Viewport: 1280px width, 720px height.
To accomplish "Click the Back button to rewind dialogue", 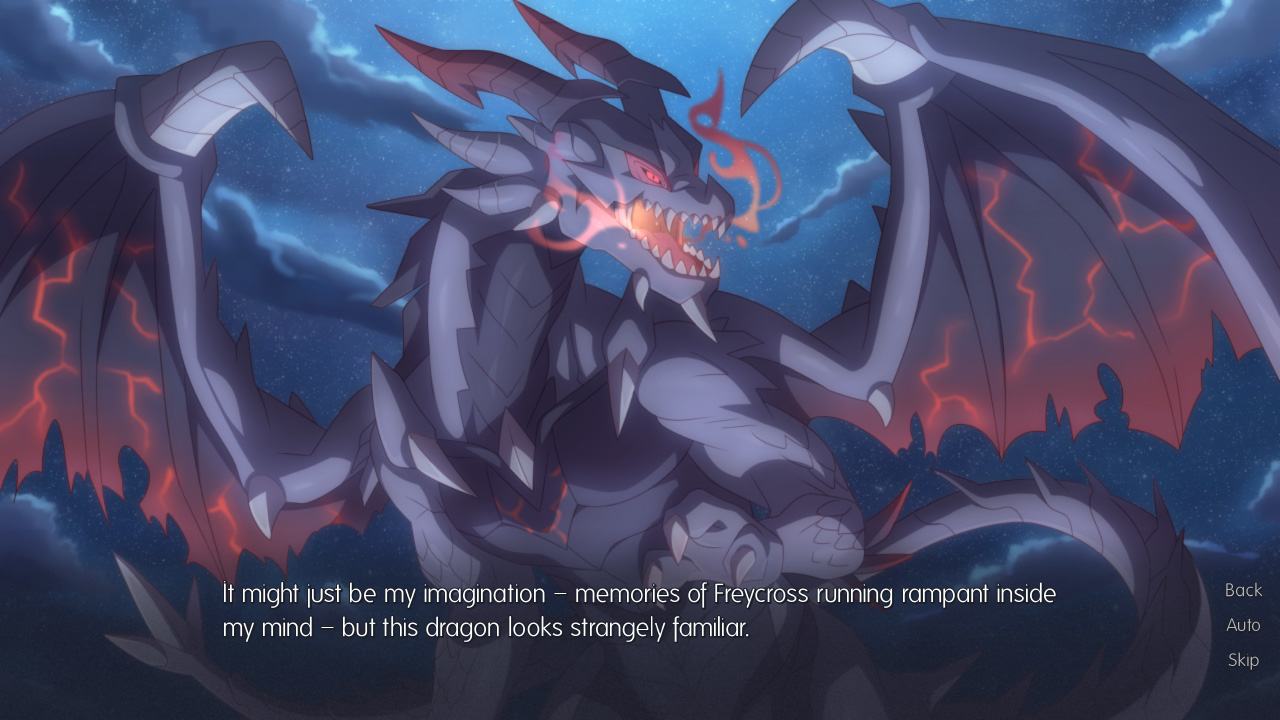I will click(1242, 590).
